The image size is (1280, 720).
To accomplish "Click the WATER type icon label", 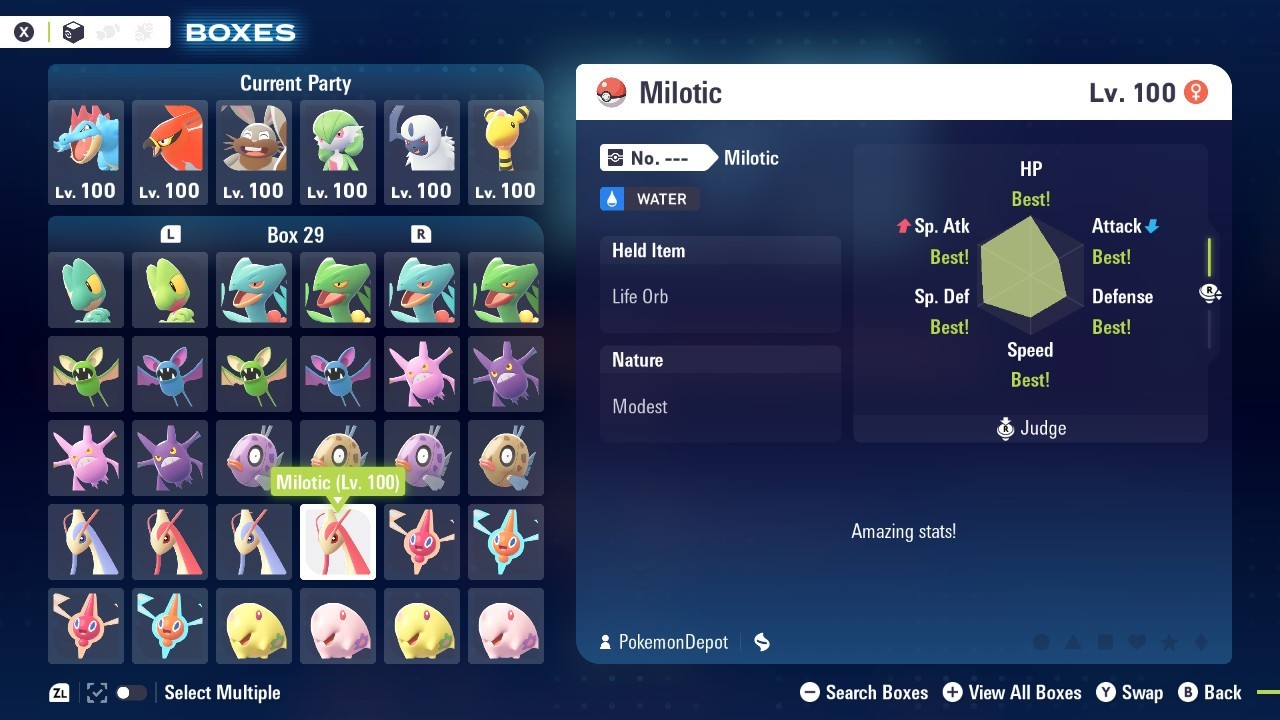I will pos(648,198).
